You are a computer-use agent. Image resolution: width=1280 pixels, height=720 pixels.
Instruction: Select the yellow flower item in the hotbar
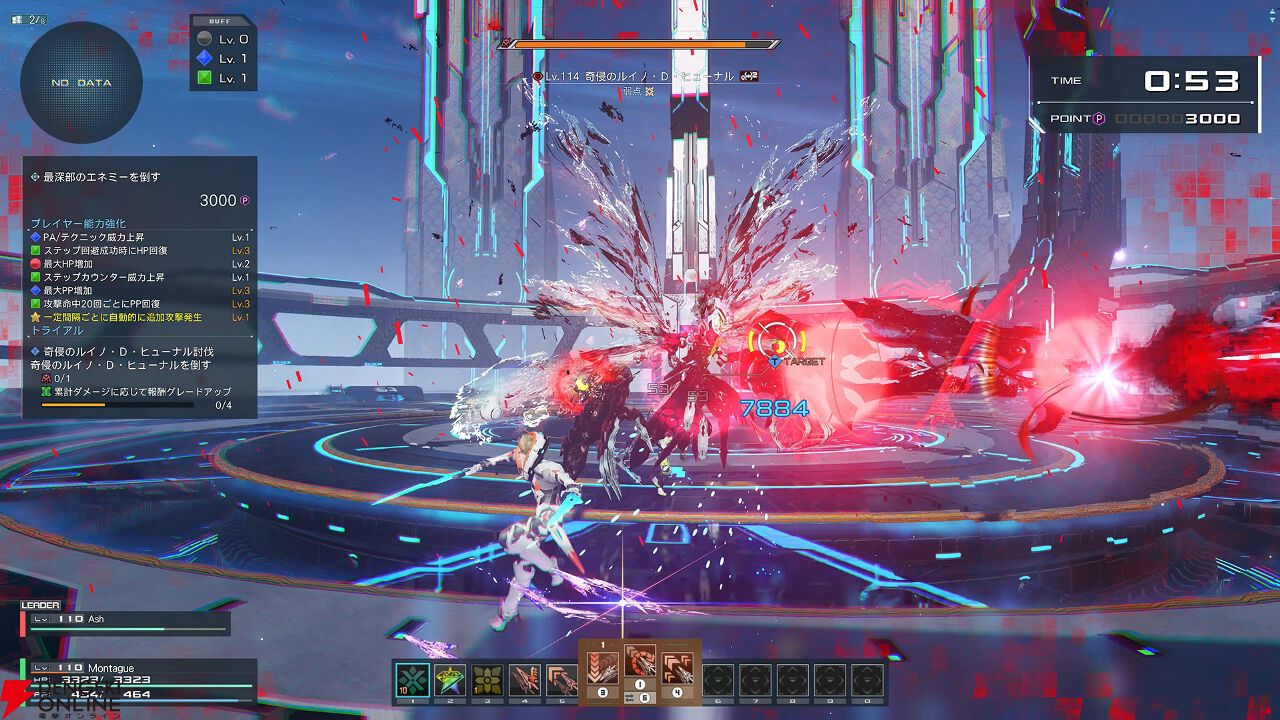tap(487, 680)
